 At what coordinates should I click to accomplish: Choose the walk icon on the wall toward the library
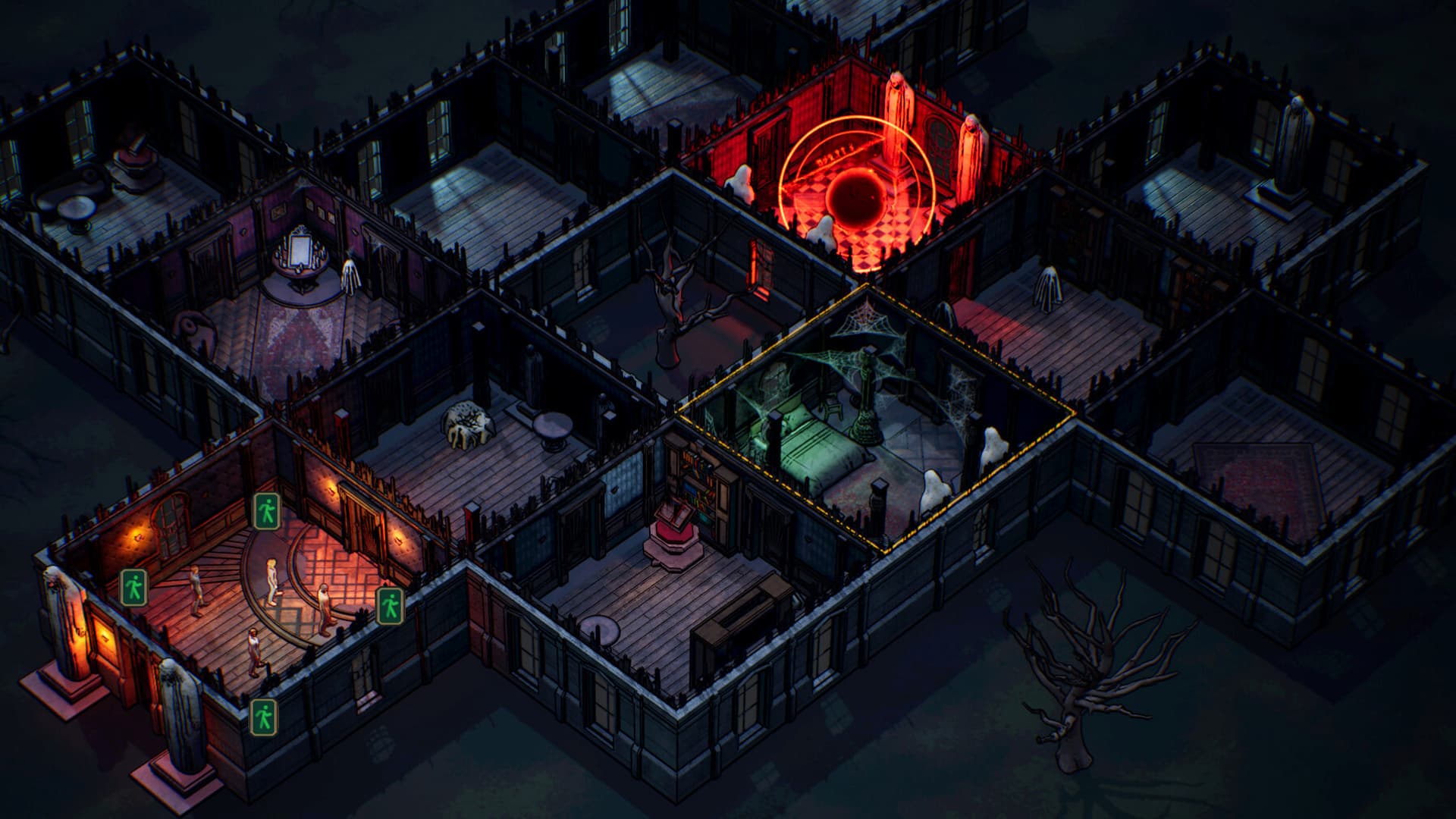pyautogui.click(x=390, y=605)
